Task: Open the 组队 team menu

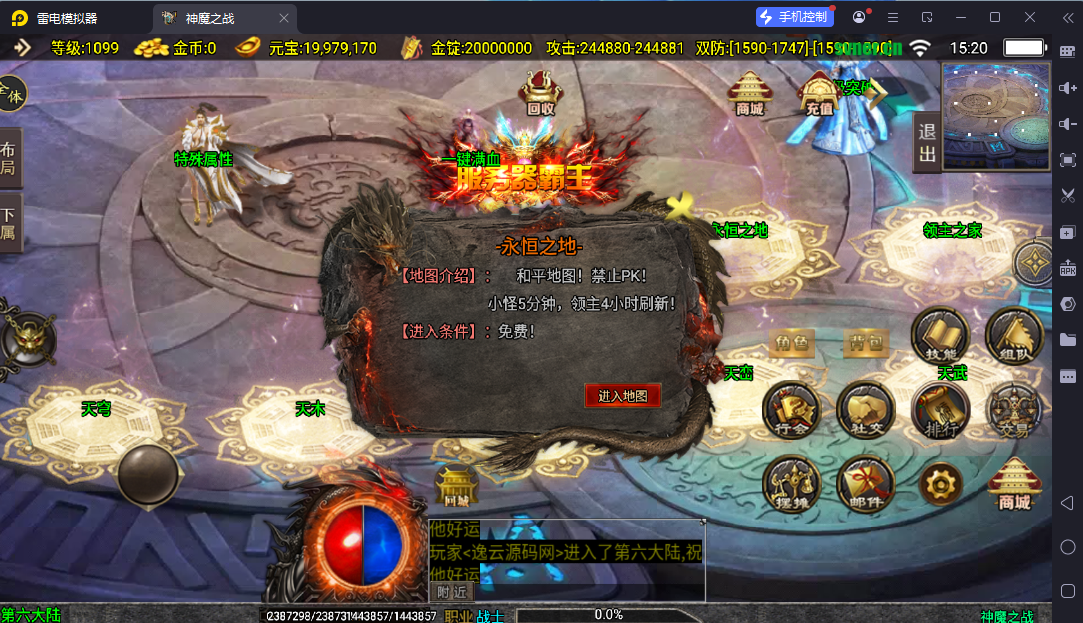Action: 1014,335
